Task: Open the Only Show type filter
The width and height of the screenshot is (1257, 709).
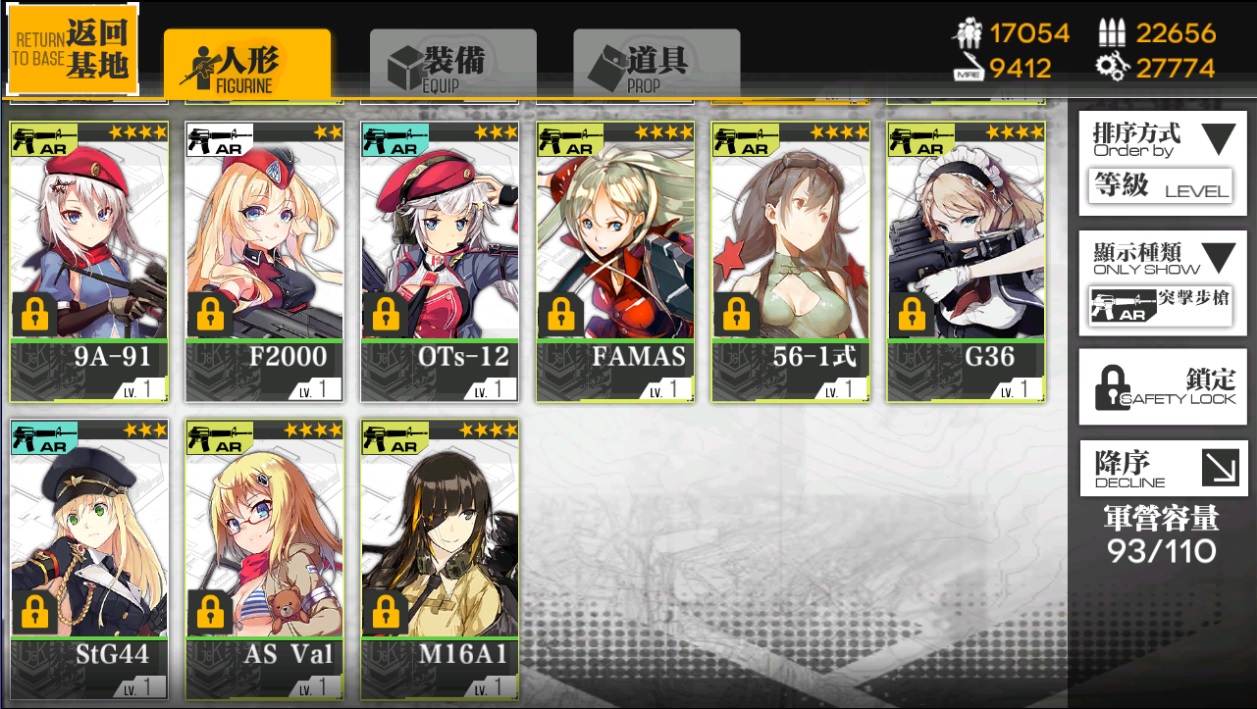Action: [x=1162, y=283]
